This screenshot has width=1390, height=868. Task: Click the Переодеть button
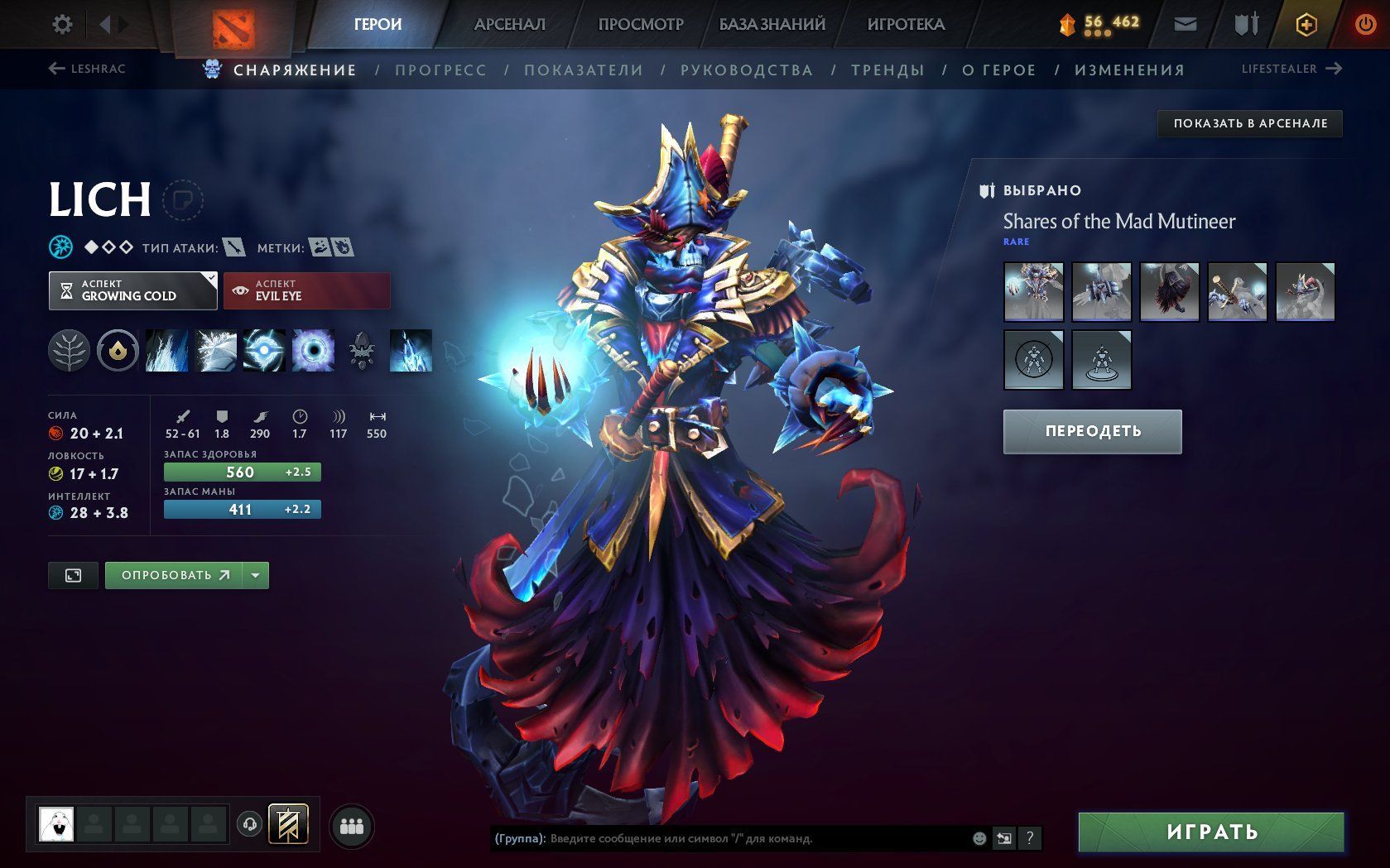(1092, 431)
